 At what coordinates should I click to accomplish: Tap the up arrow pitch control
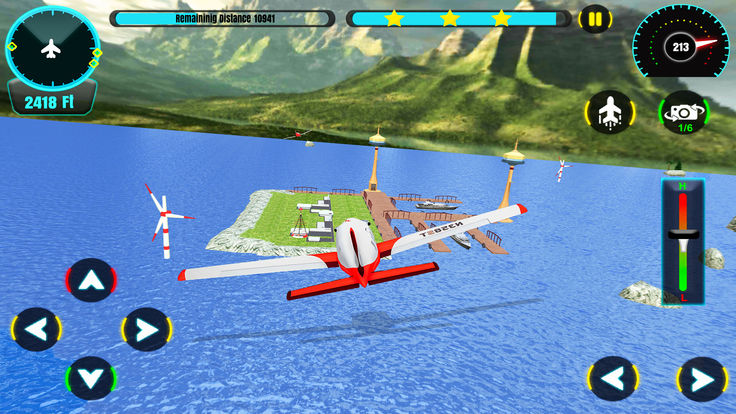coord(91,281)
